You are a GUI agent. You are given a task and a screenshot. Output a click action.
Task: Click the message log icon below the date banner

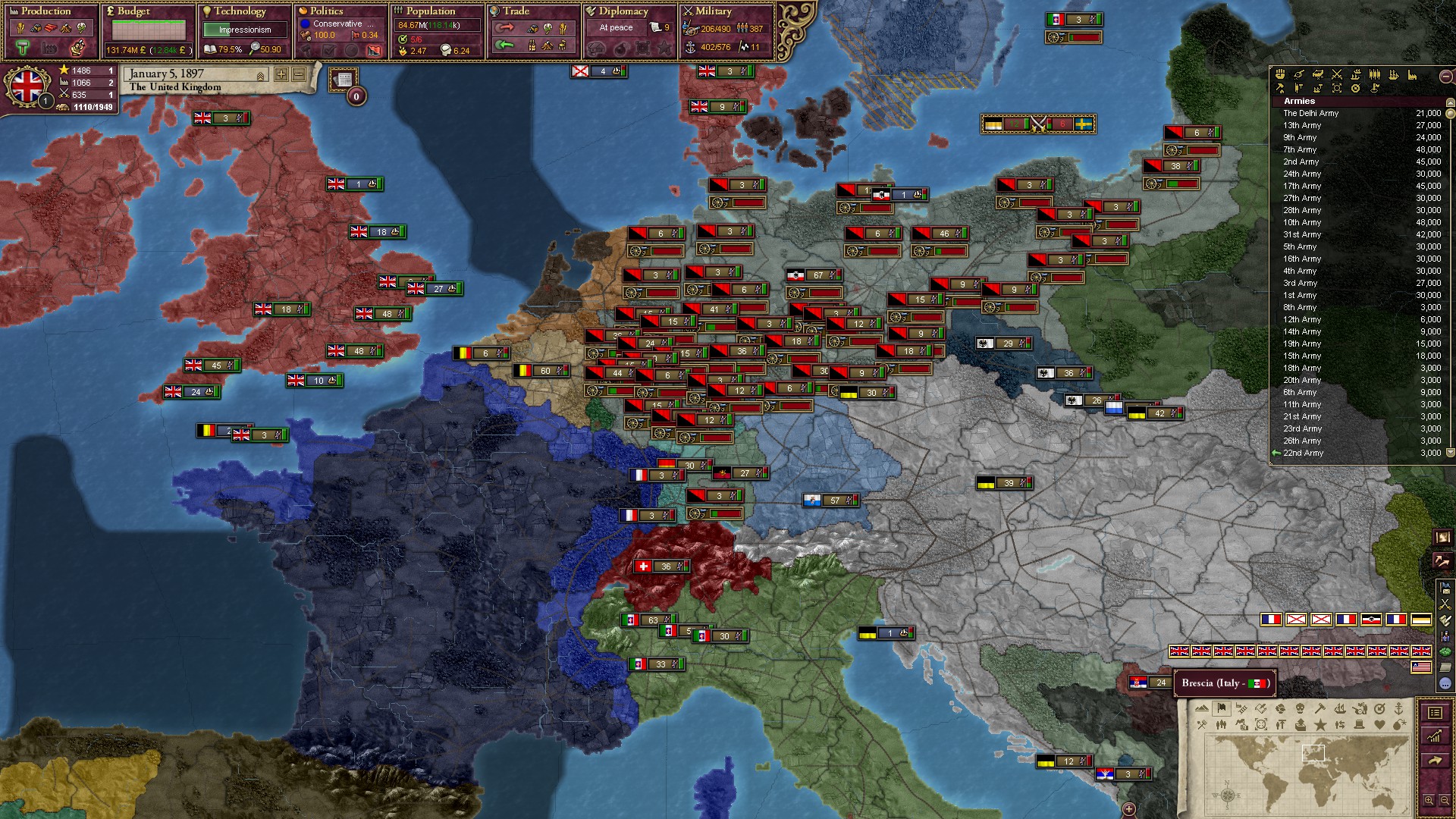(x=343, y=80)
